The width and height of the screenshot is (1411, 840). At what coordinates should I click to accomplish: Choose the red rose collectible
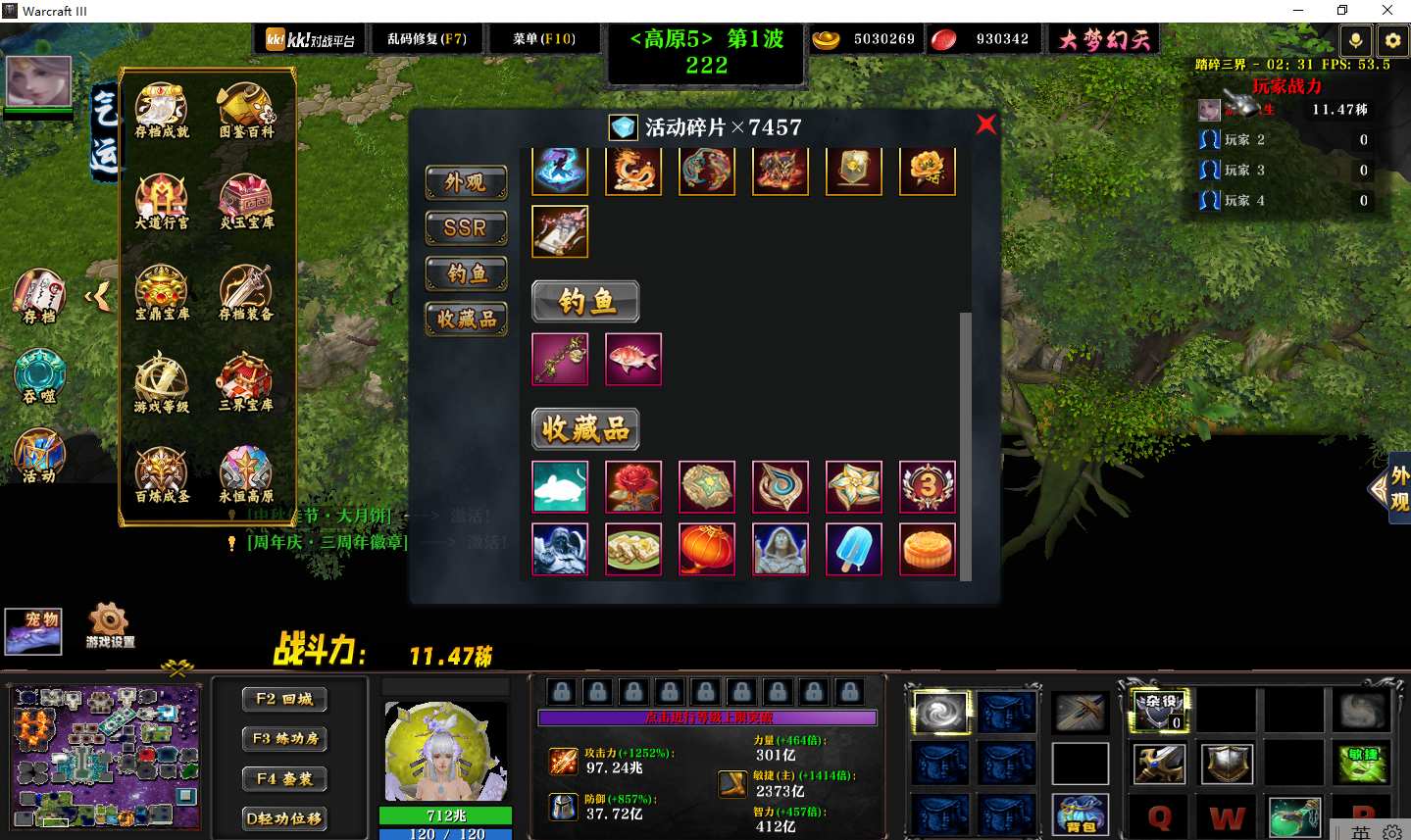(x=633, y=487)
